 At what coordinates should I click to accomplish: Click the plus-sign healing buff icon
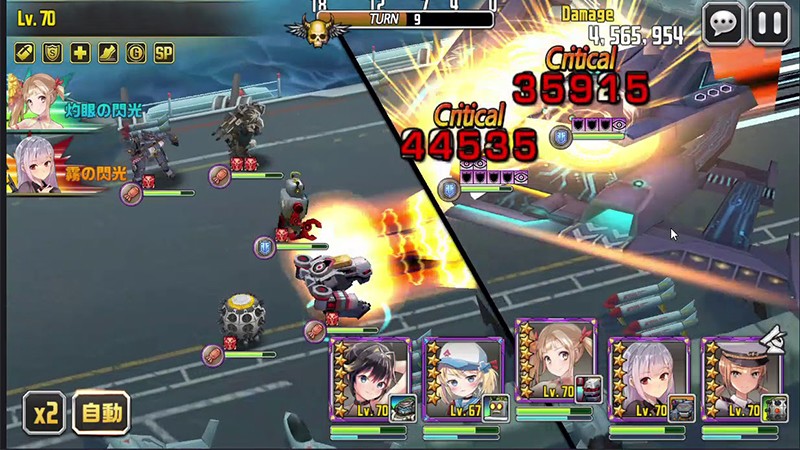[80, 52]
